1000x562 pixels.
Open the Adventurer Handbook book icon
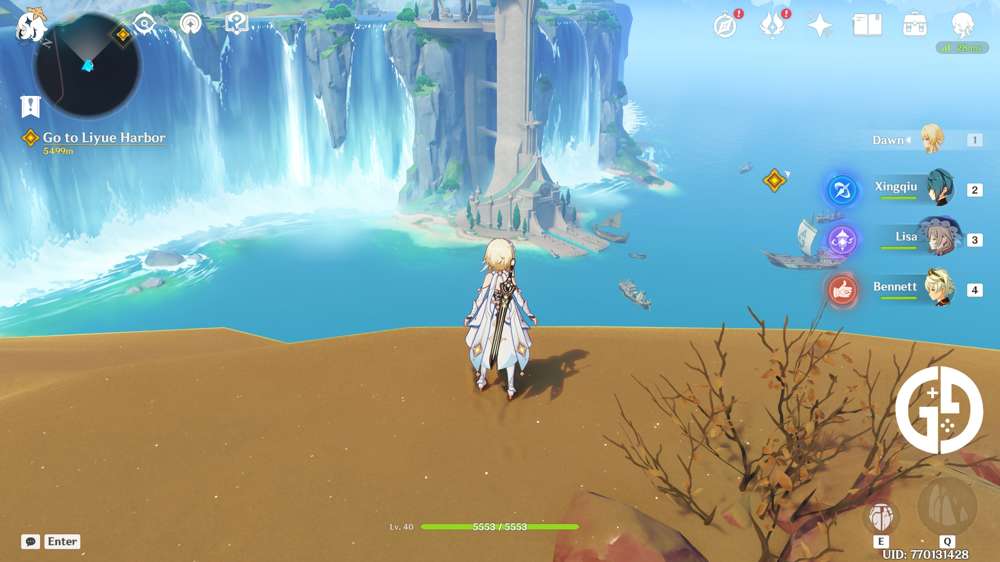coord(867,25)
